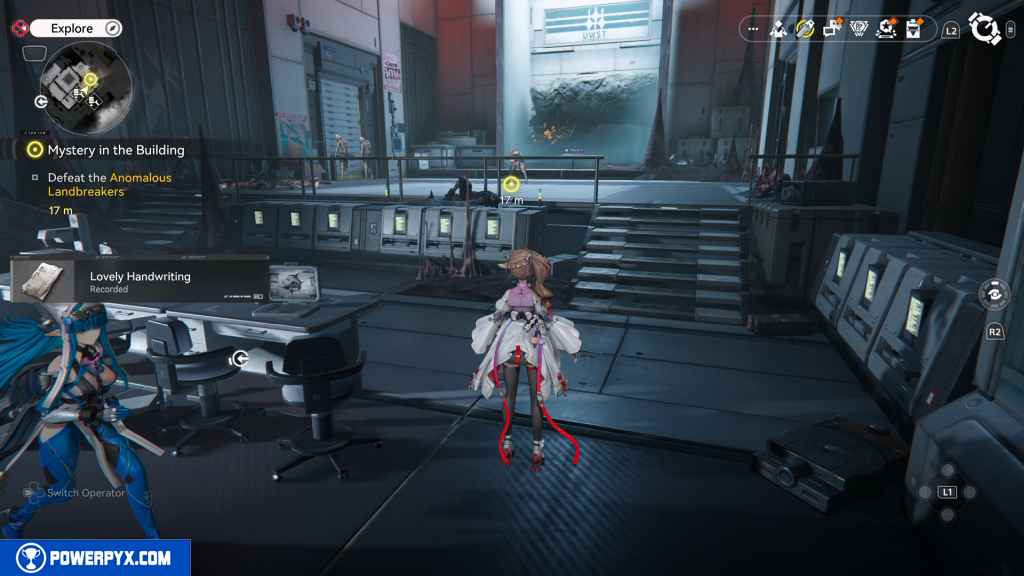1024x576 pixels.
Task: Open the large circular gear-like menu icon
Action: [985, 29]
